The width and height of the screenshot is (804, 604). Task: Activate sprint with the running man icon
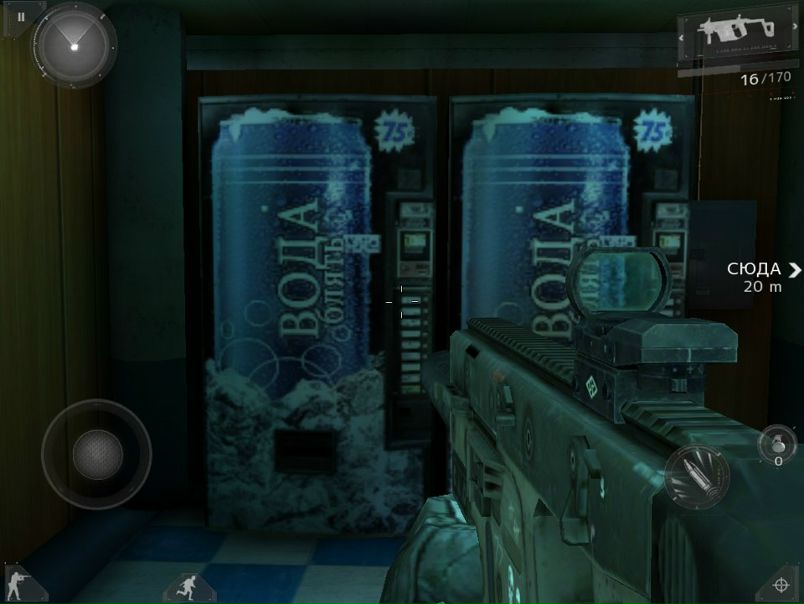[x=185, y=587]
